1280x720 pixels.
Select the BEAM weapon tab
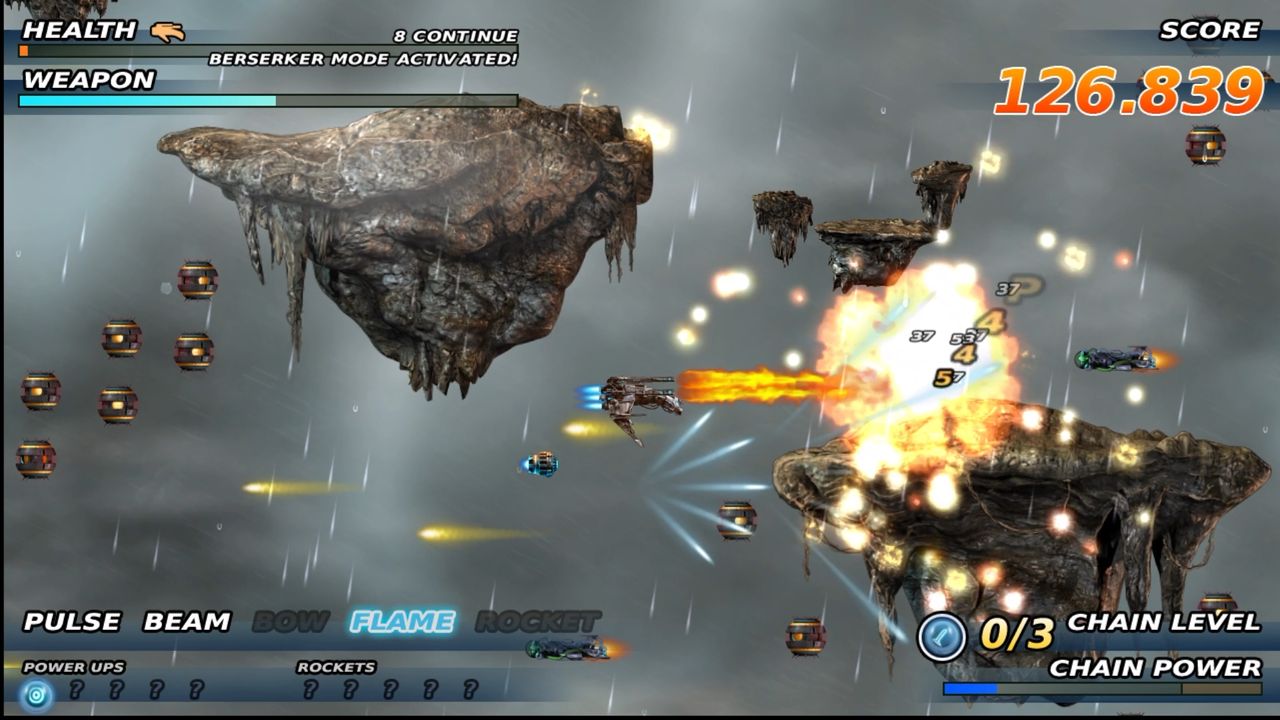pyautogui.click(x=185, y=620)
